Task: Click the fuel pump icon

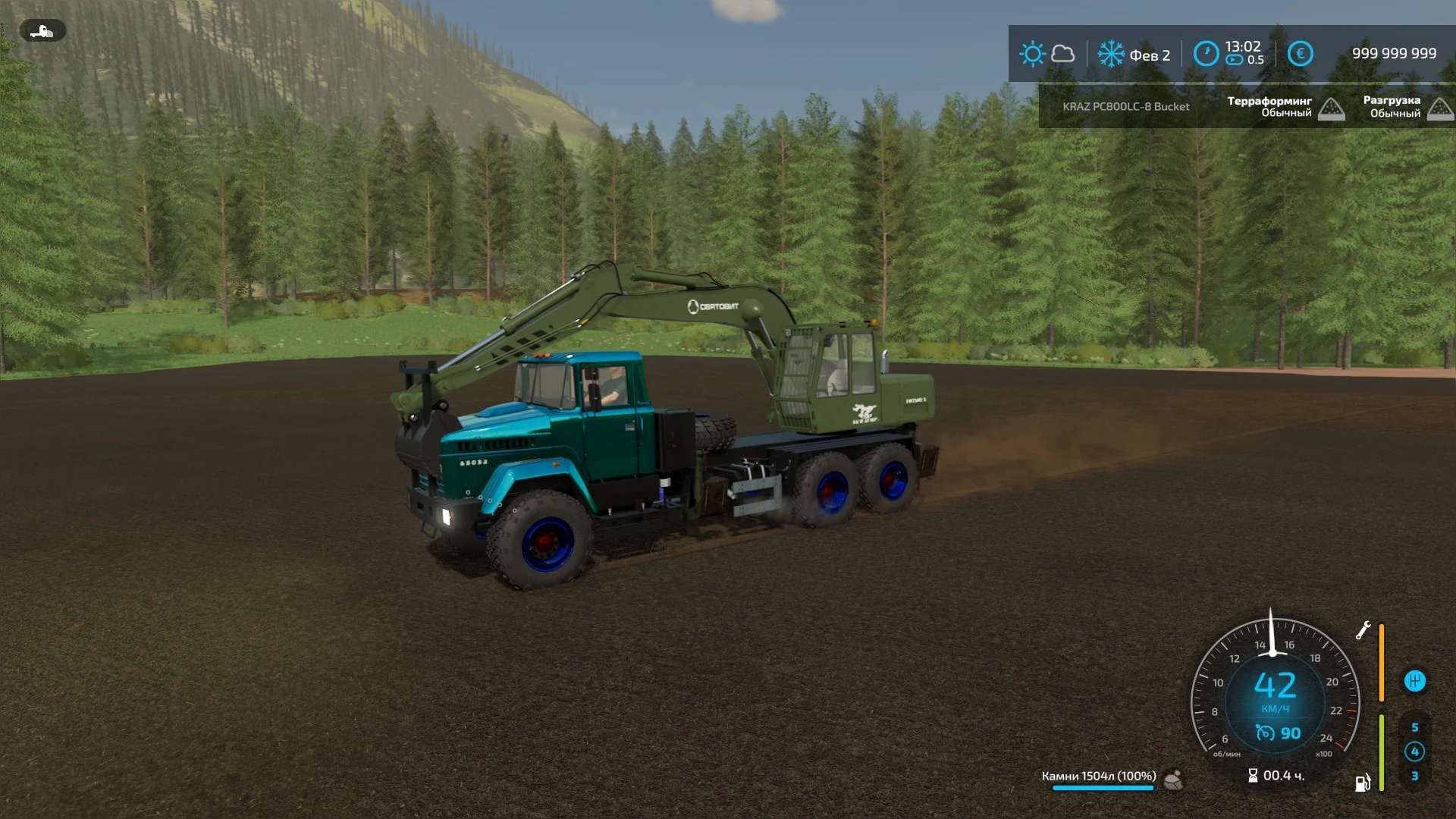Action: click(1363, 783)
